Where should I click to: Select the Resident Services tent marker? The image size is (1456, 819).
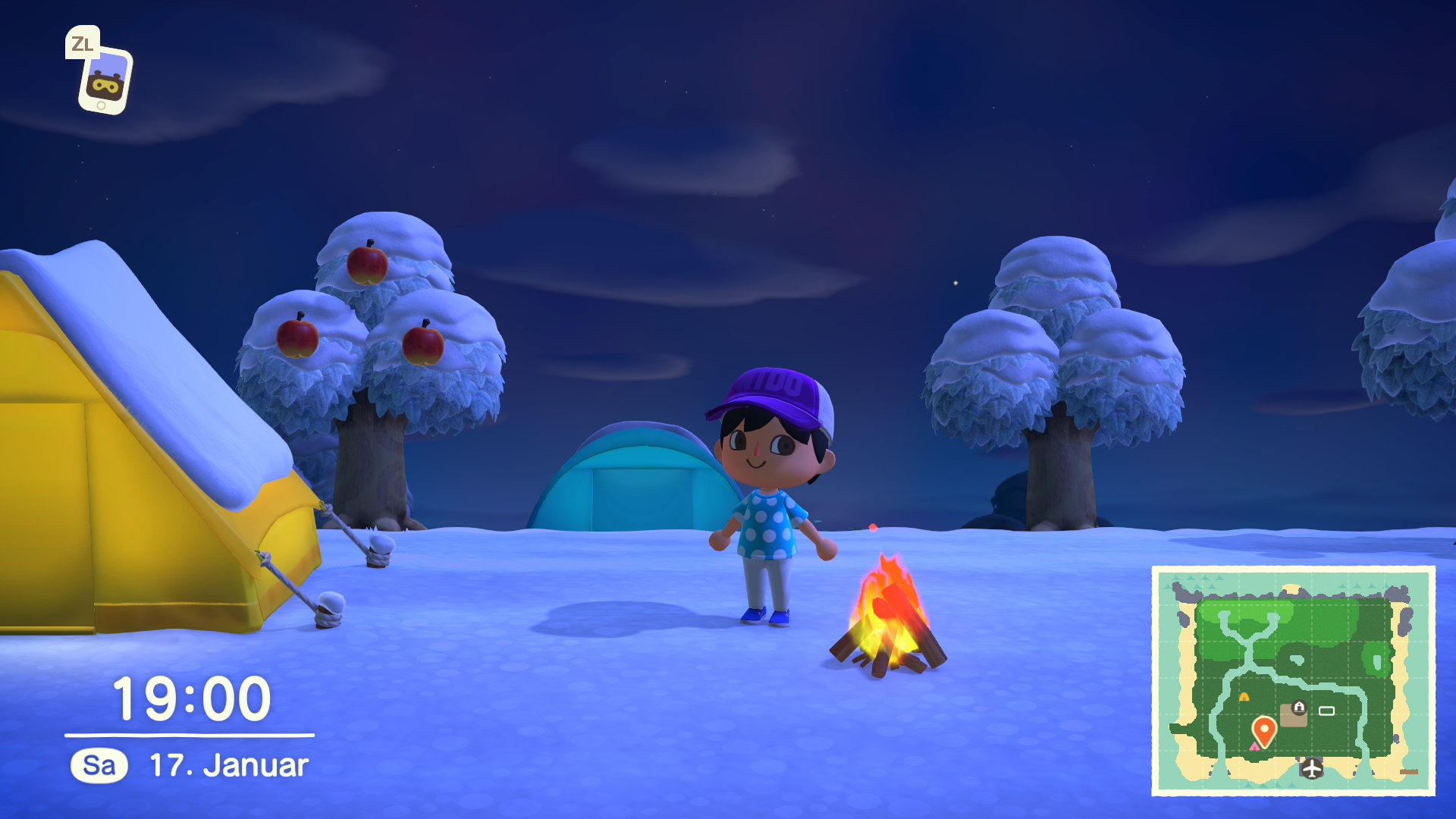1299,708
